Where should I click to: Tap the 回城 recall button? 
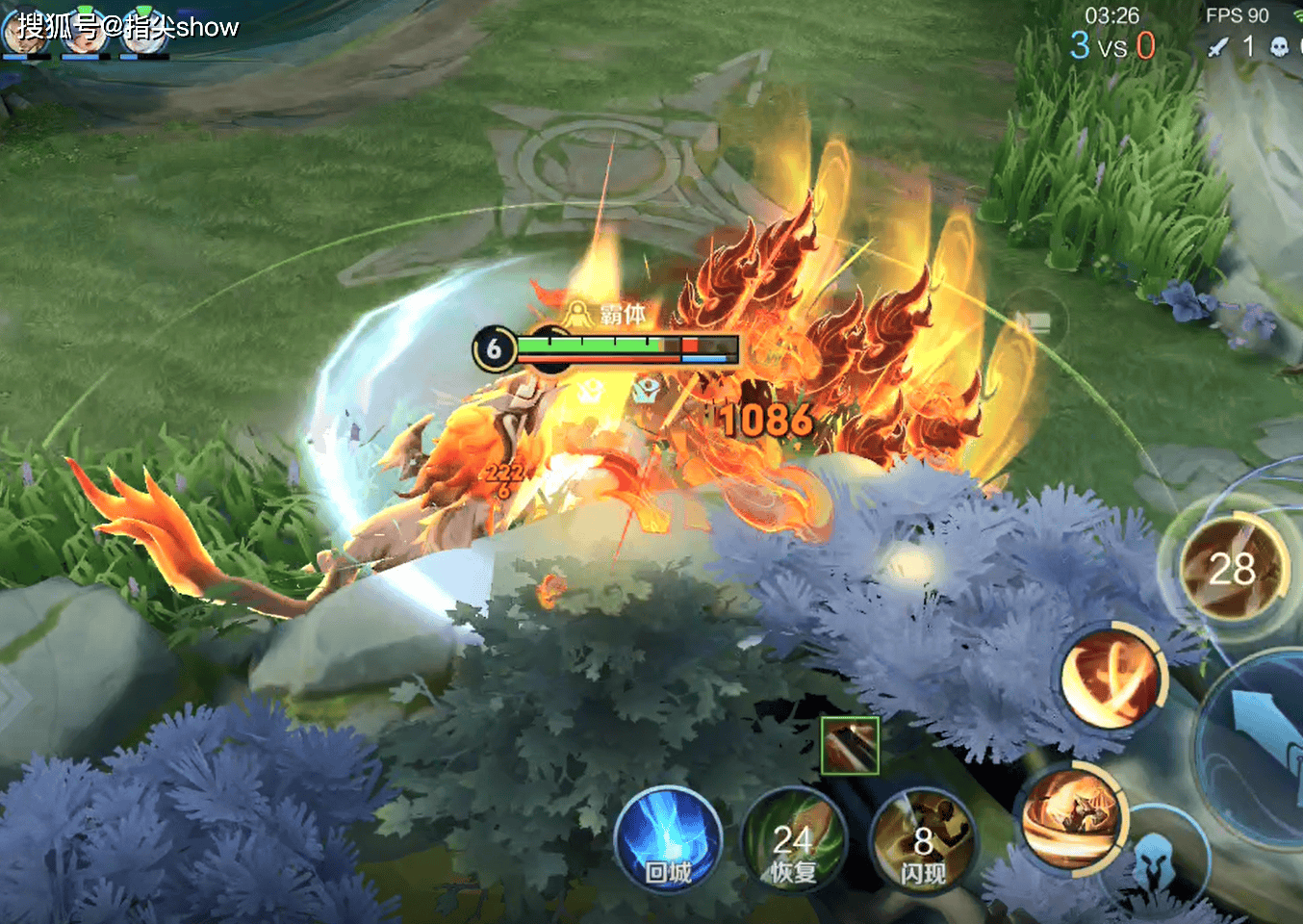(x=668, y=840)
